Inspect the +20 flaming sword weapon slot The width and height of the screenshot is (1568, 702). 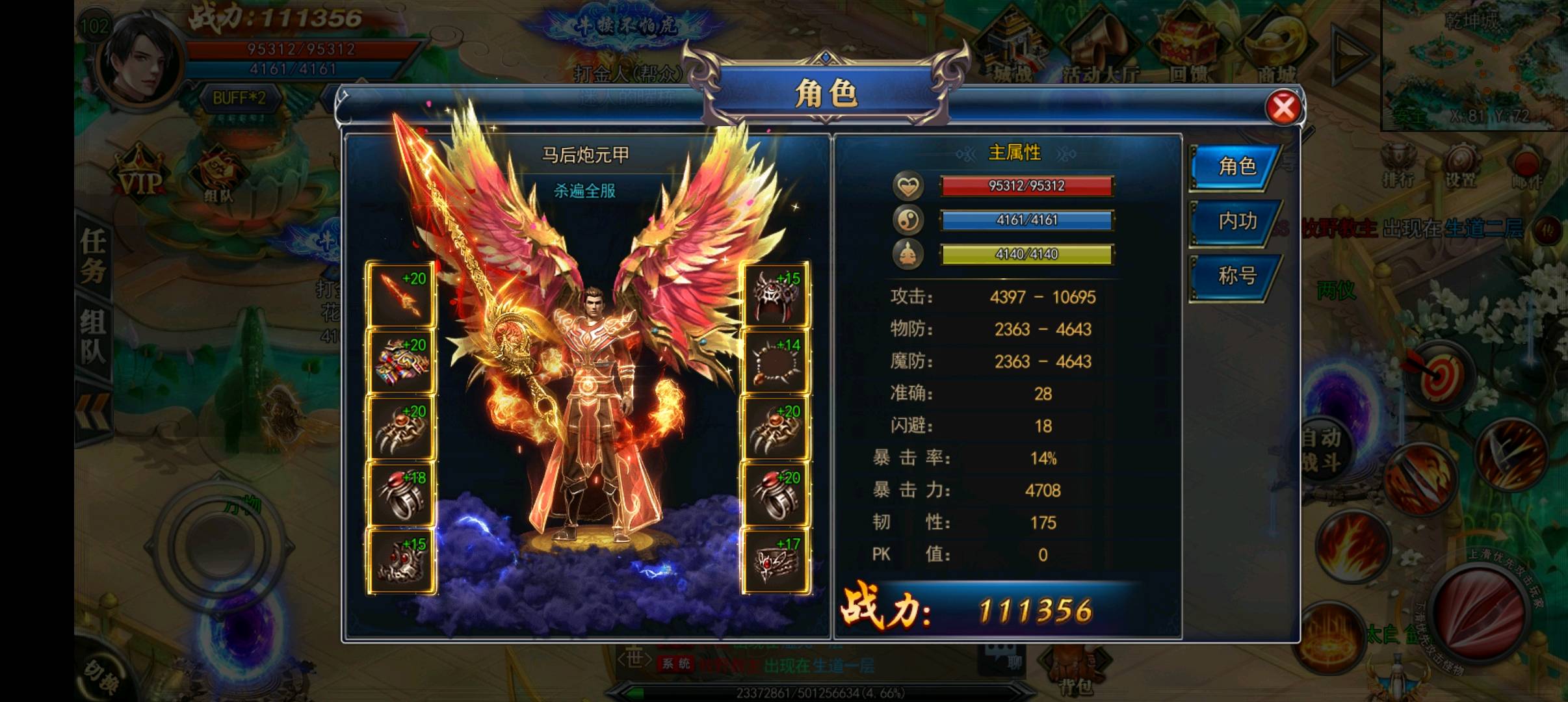[x=401, y=296]
